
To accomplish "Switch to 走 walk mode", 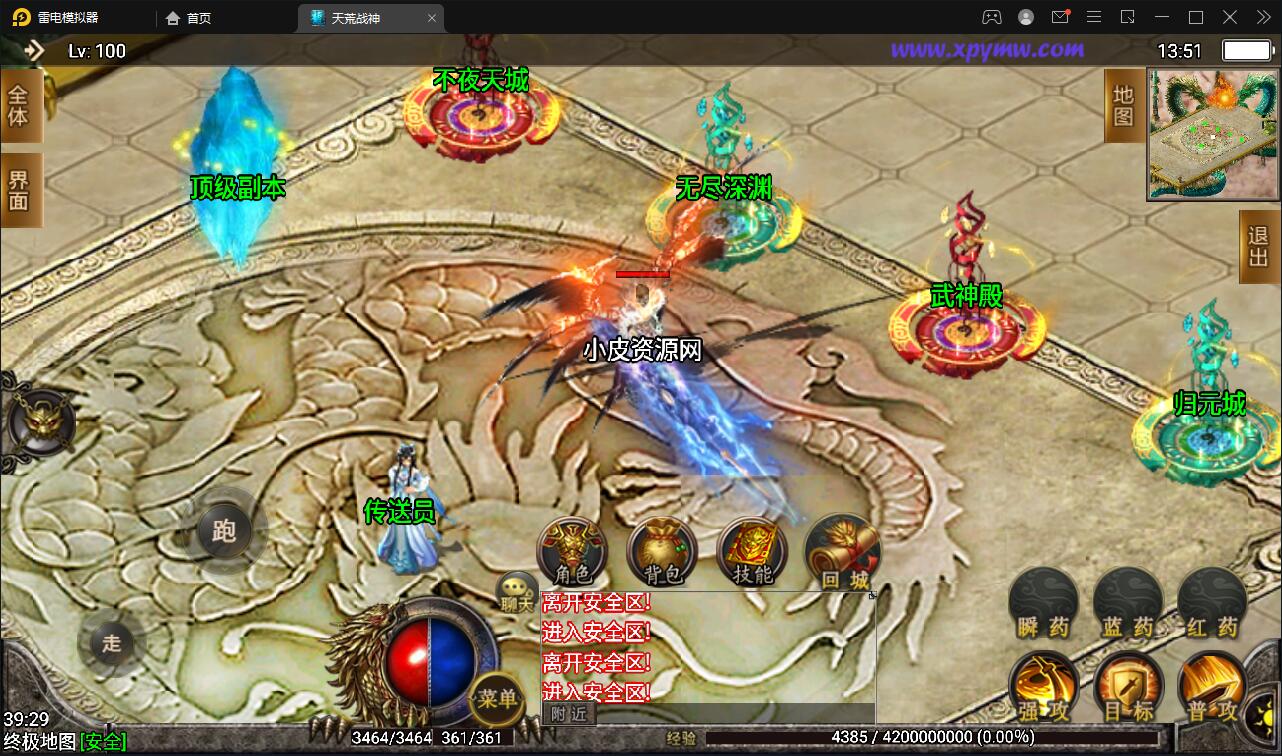I will [x=113, y=644].
